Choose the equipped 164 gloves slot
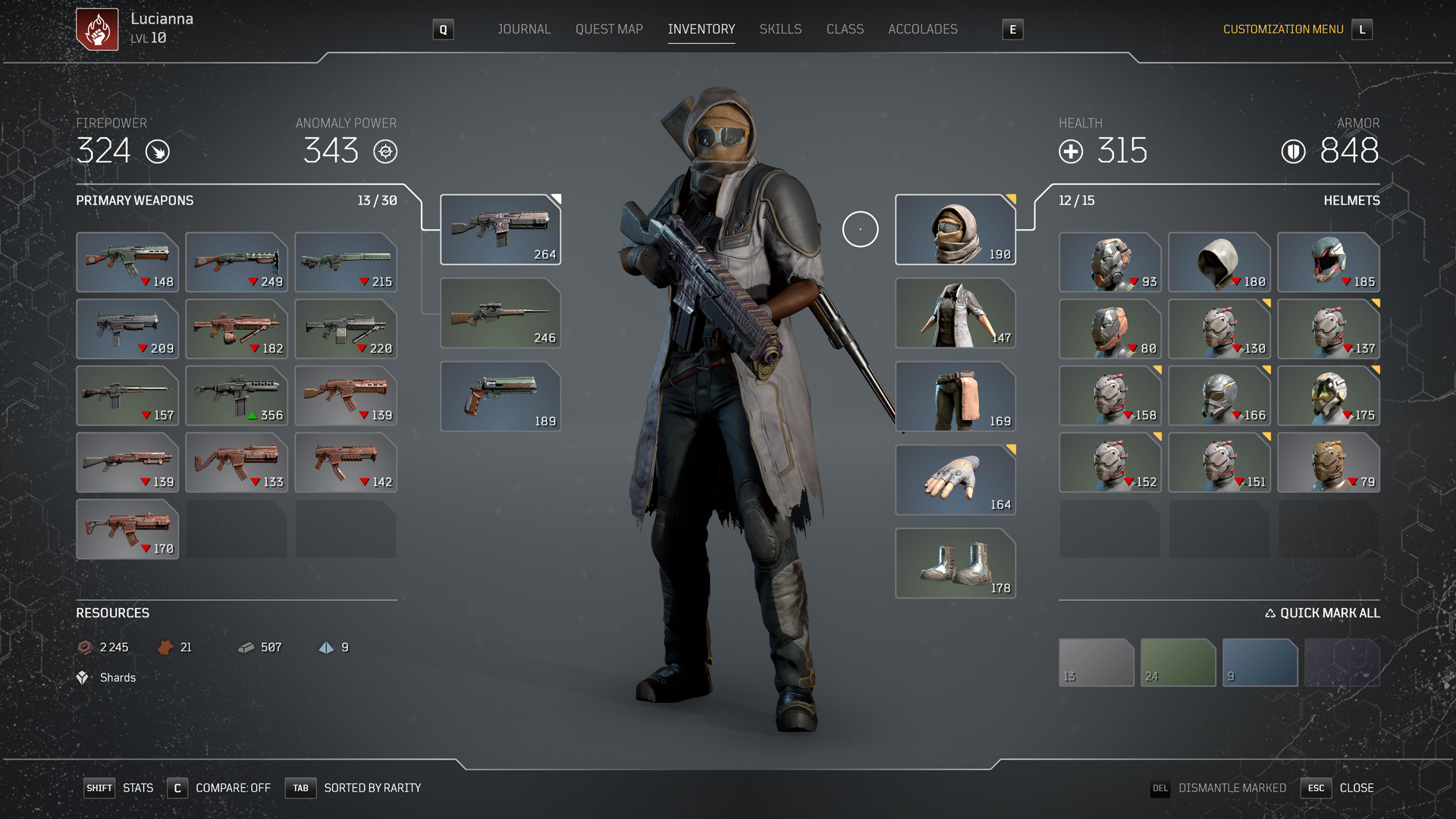 955,480
